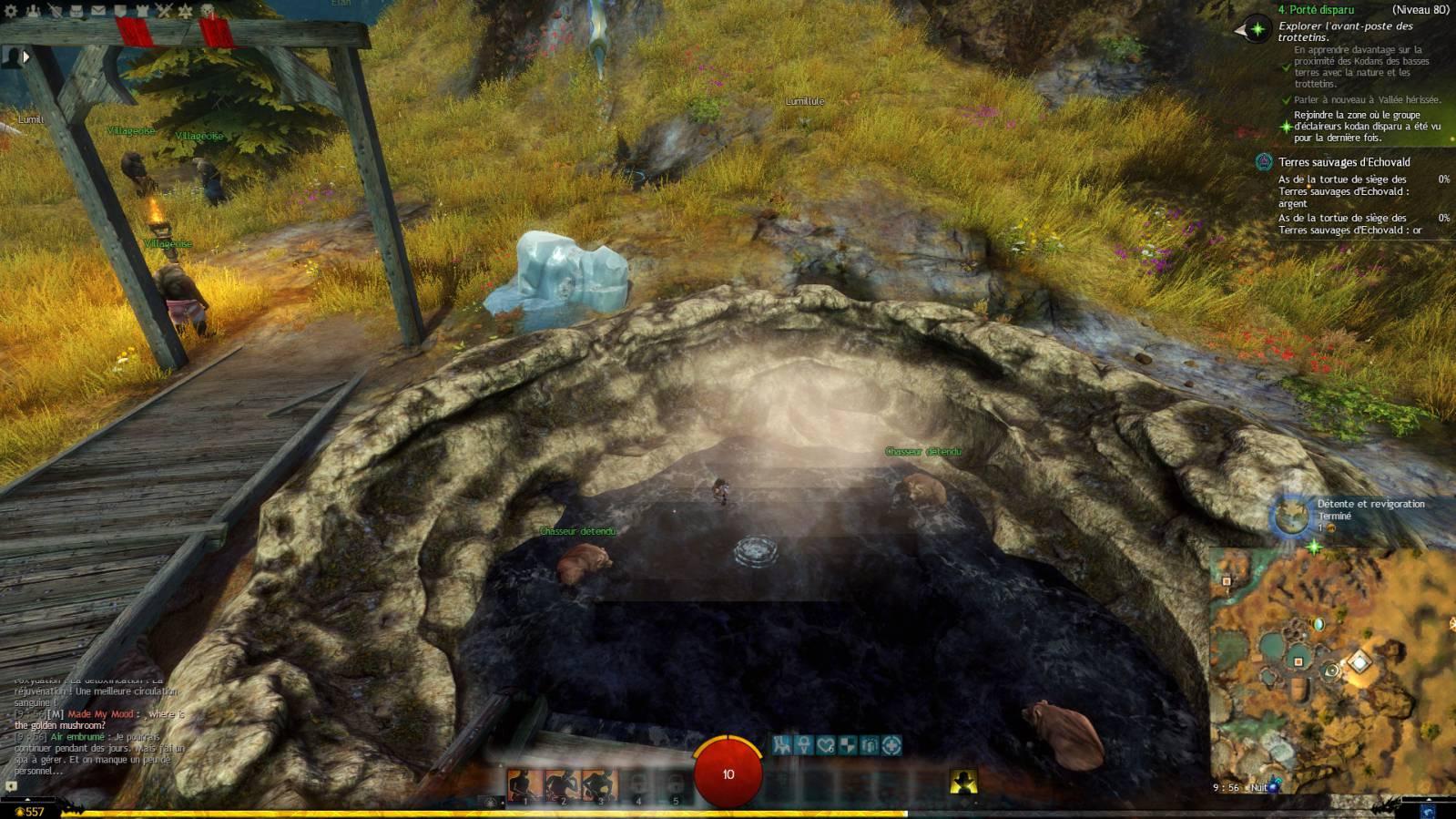
Task: Open the inventory bag icon
Action: pyautogui.click(x=76, y=12)
